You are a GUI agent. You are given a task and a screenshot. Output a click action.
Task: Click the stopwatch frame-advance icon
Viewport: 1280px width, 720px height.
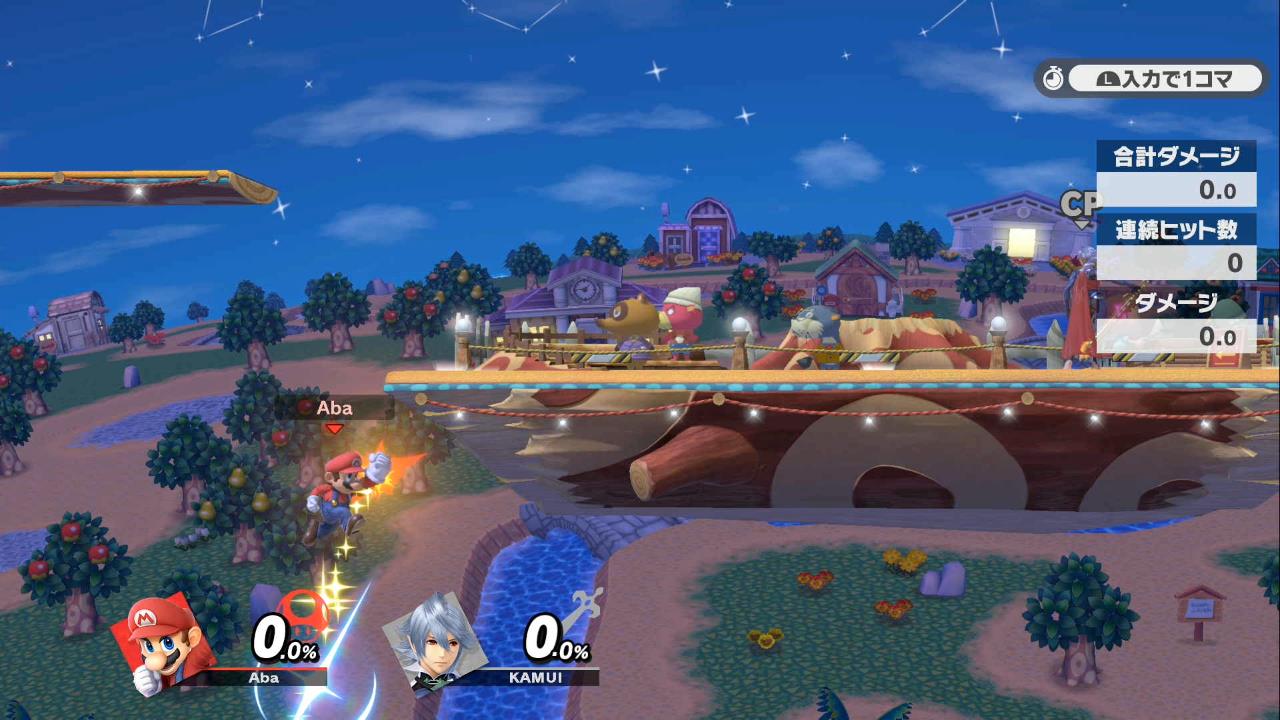tap(1053, 78)
